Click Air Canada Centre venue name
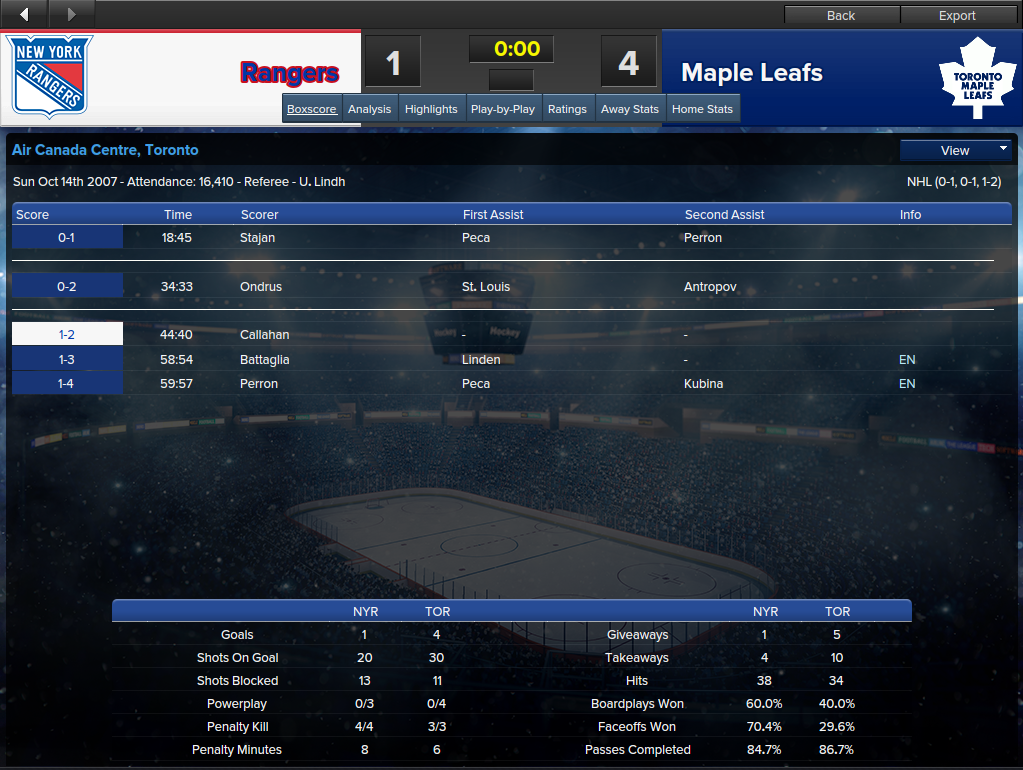This screenshot has width=1023, height=770. [105, 150]
